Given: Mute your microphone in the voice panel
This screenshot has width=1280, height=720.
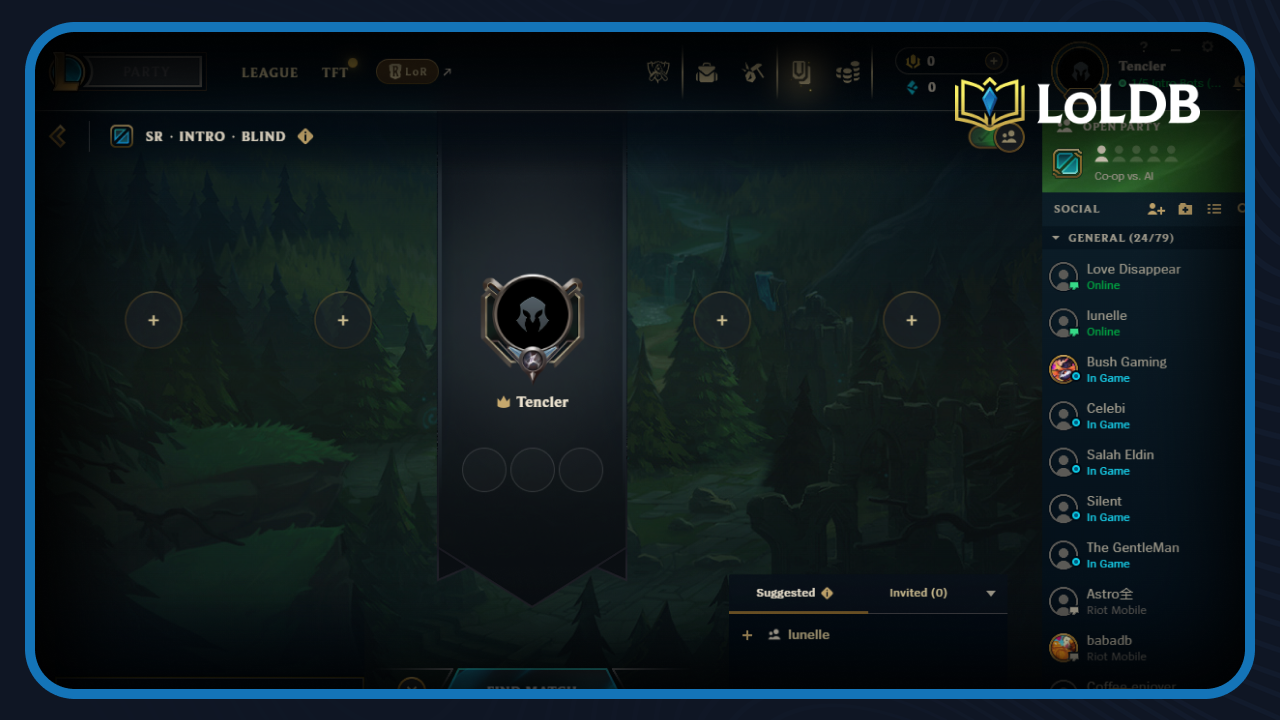Looking at the screenshot, I should click(x=913, y=61).
